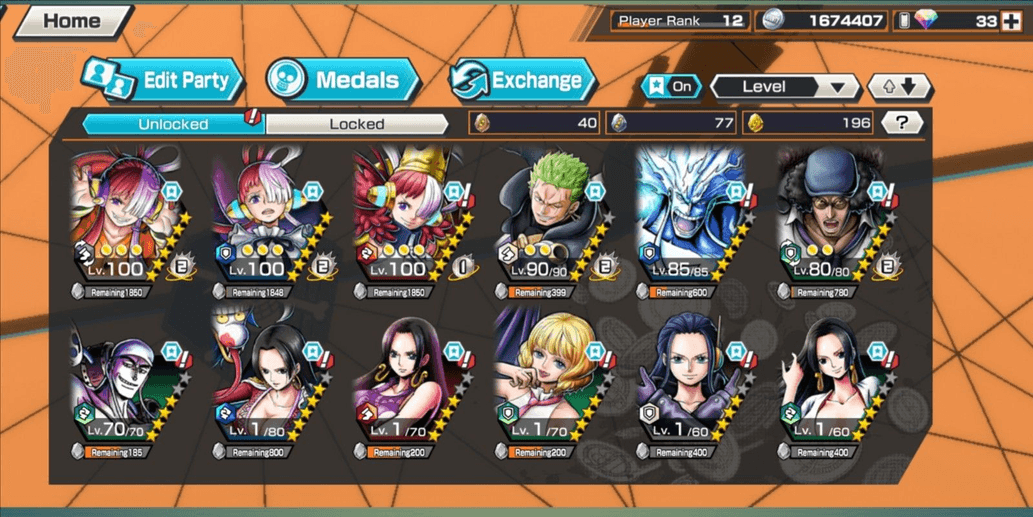Image resolution: width=1033 pixels, height=517 pixels.
Task: Reverse the sort order with arrows button
Action: (898, 87)
